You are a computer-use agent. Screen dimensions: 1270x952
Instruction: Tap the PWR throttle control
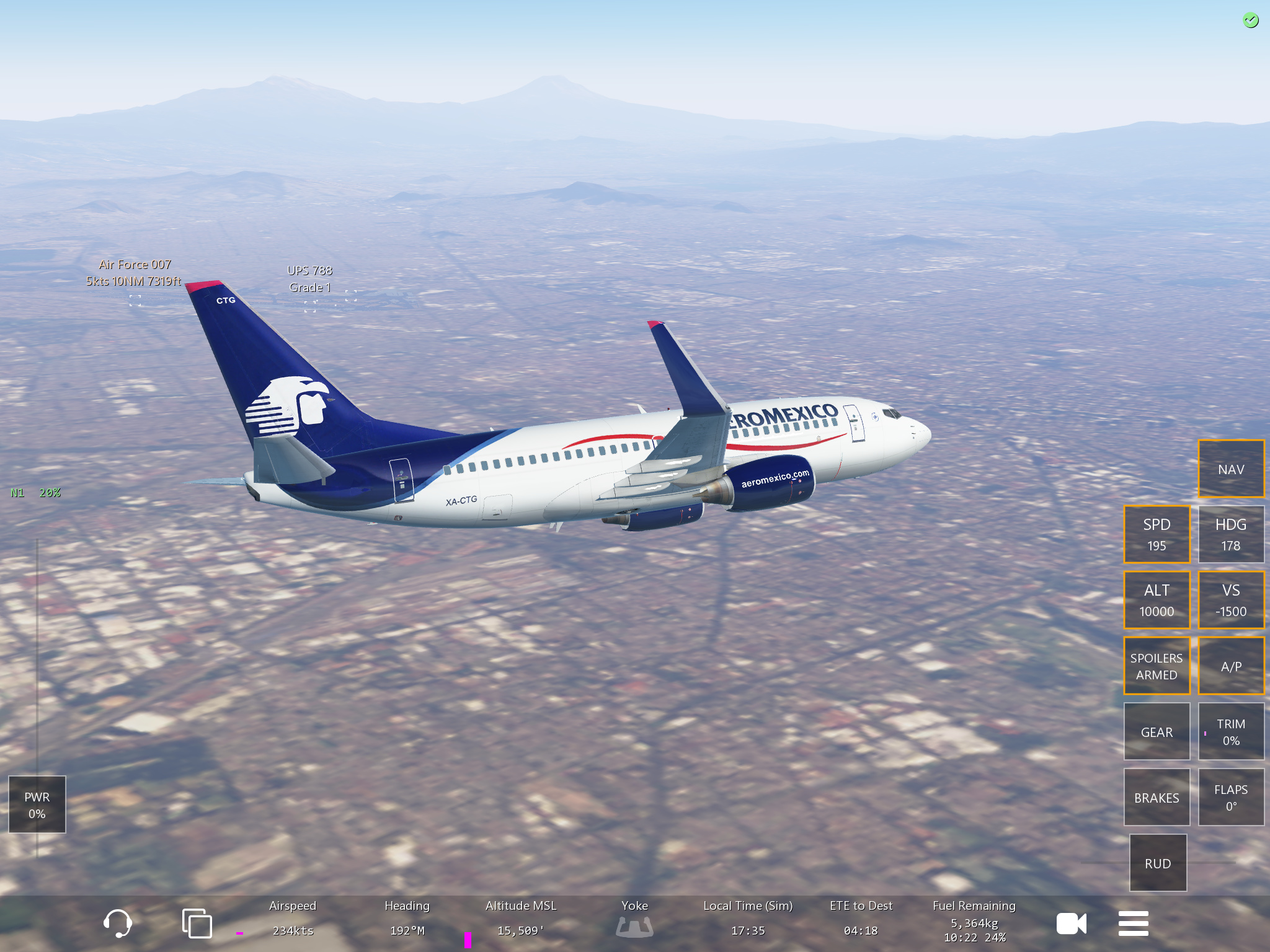pyautogui.click(x=37, y=804)
